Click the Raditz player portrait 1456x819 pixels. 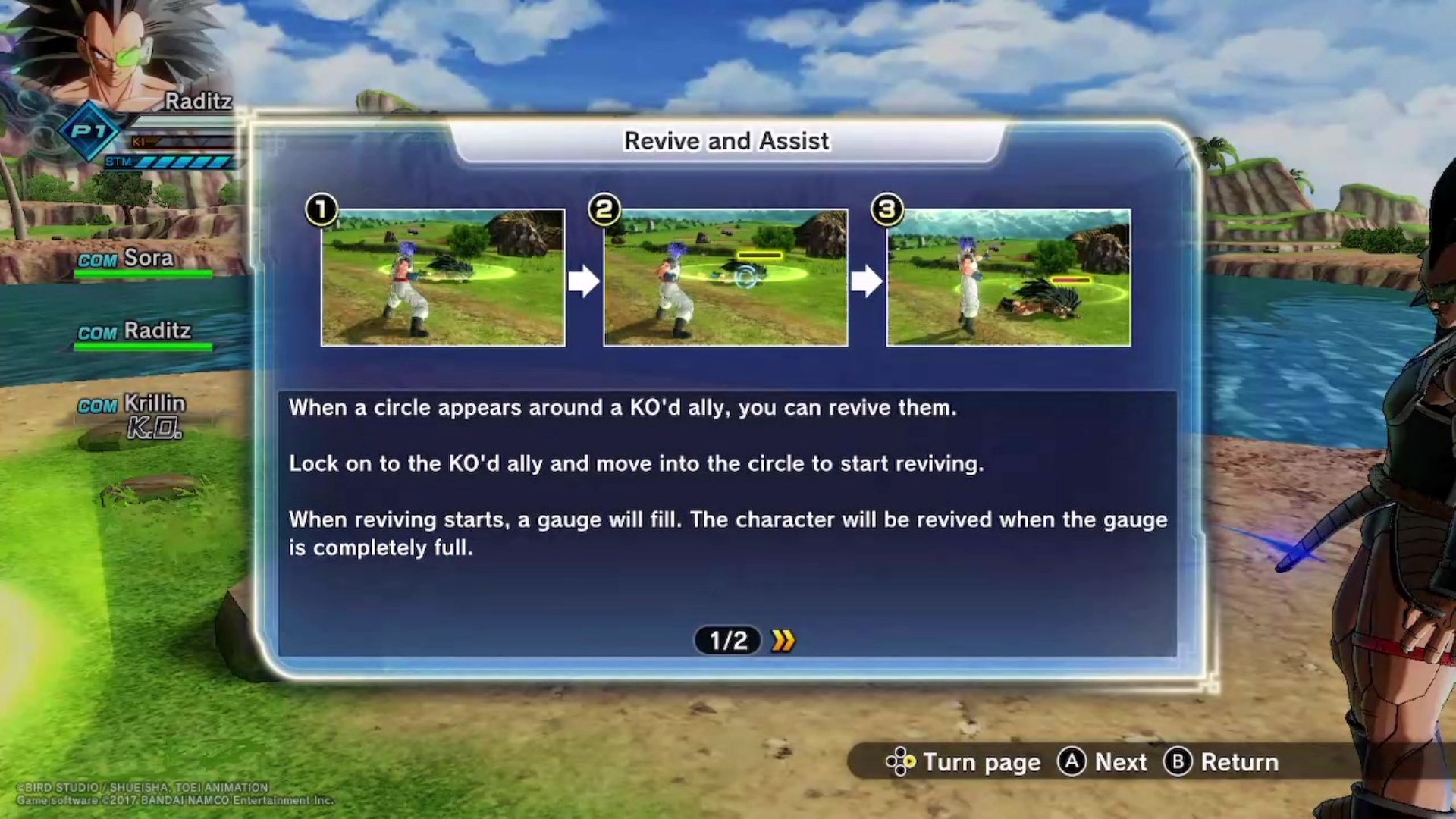point(114,57)
